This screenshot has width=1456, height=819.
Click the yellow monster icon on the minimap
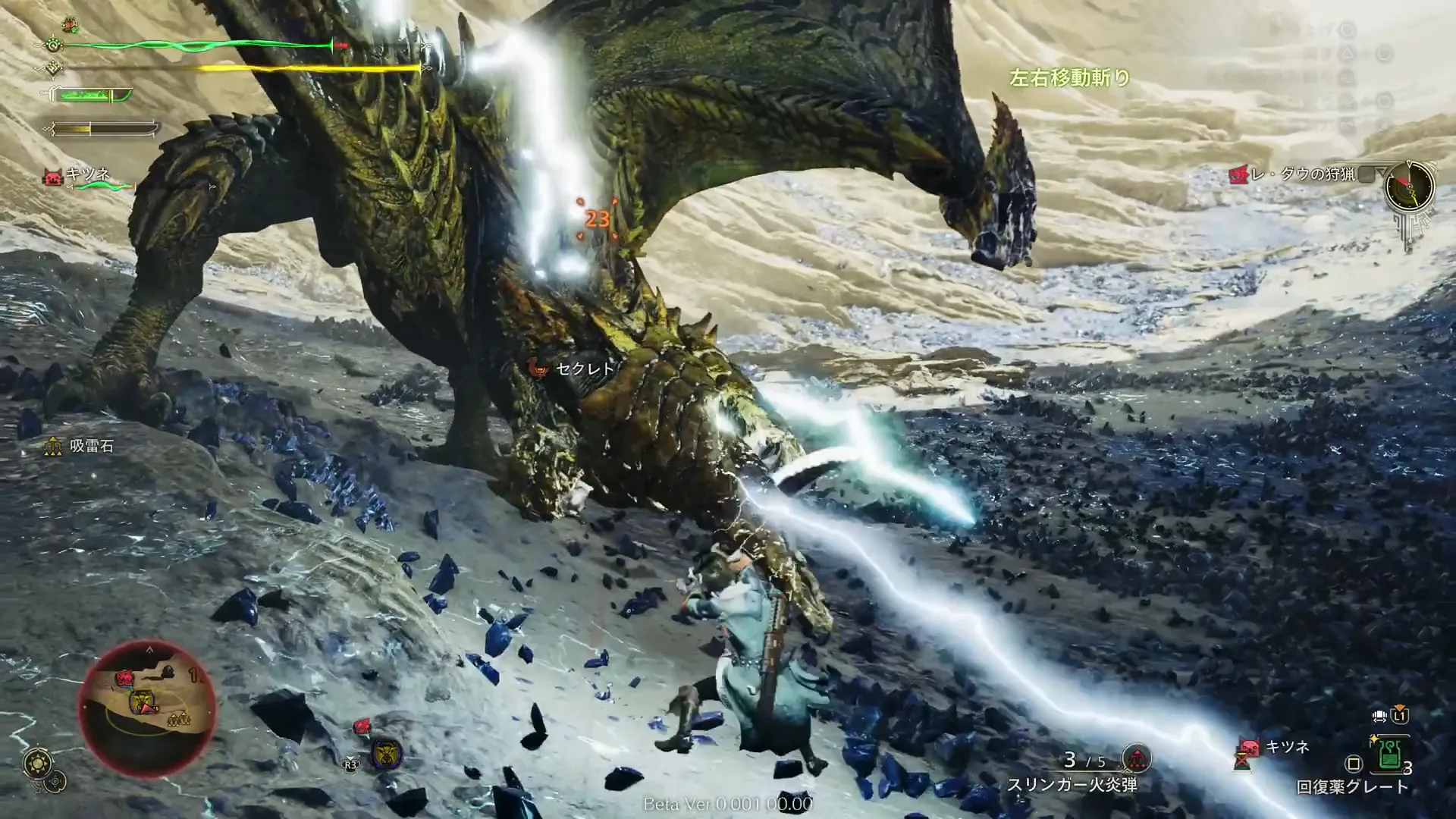tap(143, 702)
